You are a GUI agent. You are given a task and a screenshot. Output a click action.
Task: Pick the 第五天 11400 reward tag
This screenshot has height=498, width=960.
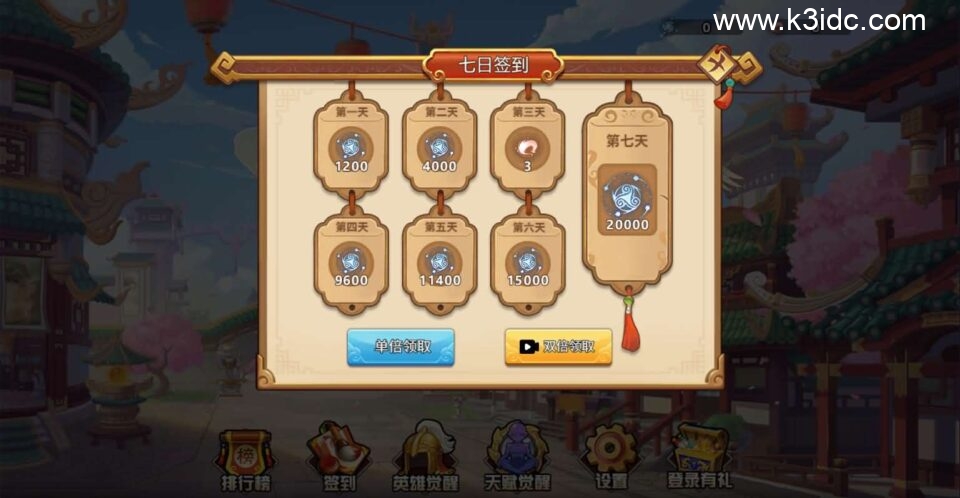(x=439, y=262)
